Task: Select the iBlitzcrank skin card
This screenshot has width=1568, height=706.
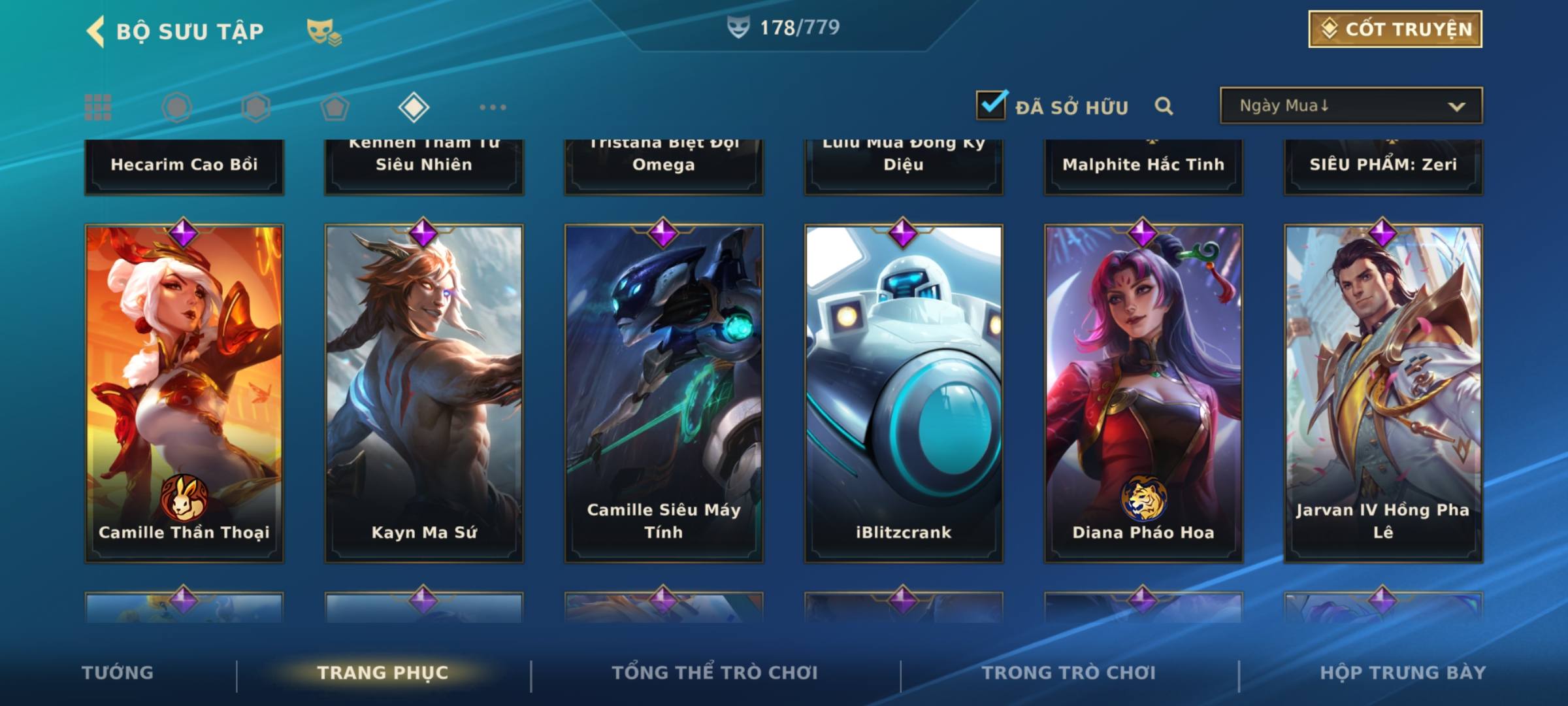Action: tap(904, 394)
